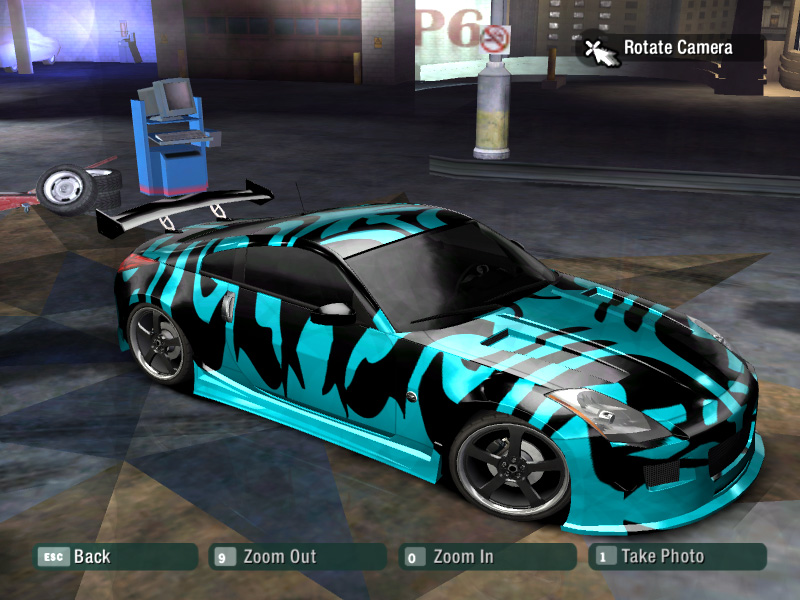This screenshot has height=600, width=800.
Task: Take a photo of the car
Action: click(x=676, y=556)
